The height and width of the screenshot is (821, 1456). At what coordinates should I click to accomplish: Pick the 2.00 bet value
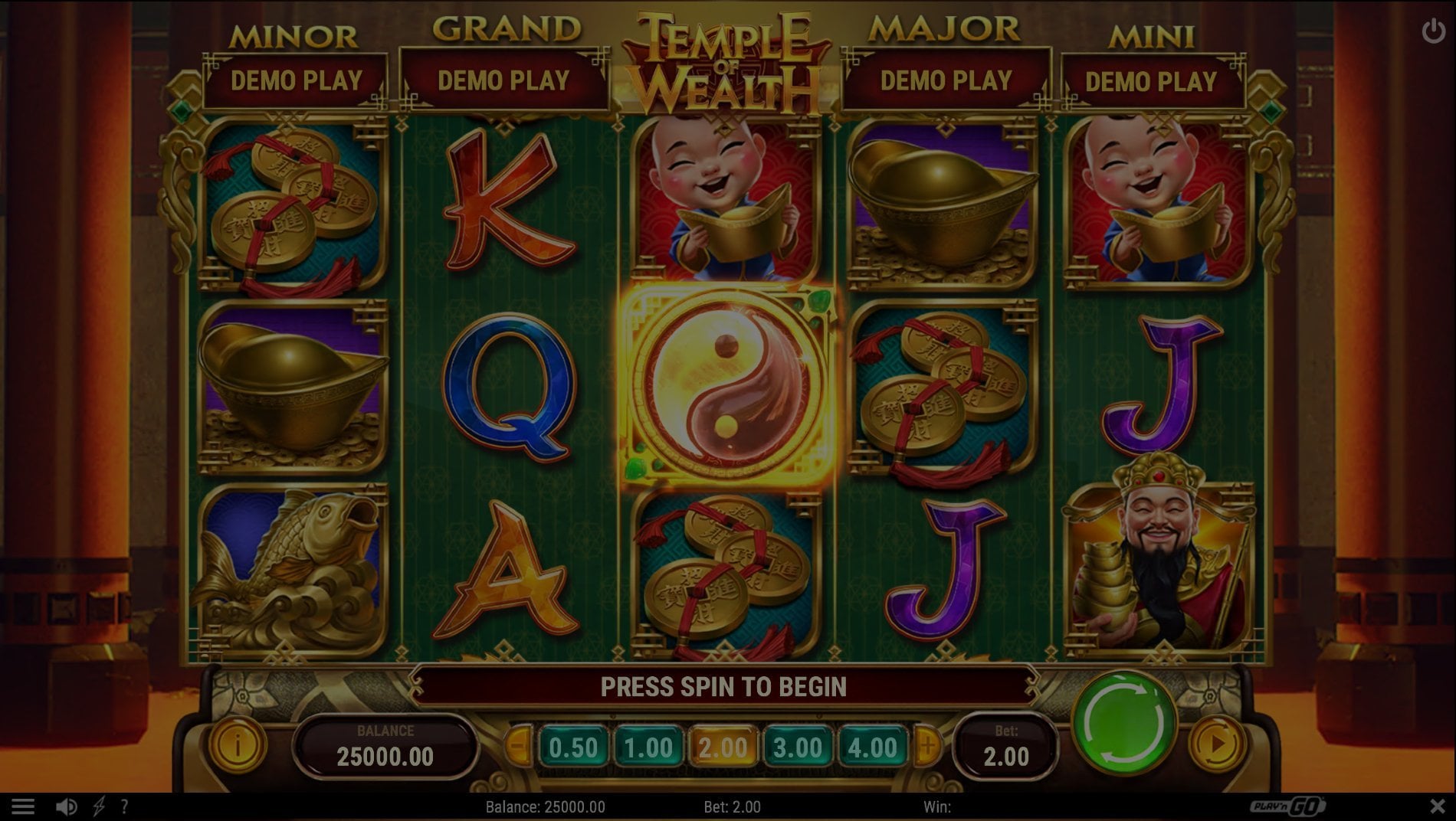(723, 747)
